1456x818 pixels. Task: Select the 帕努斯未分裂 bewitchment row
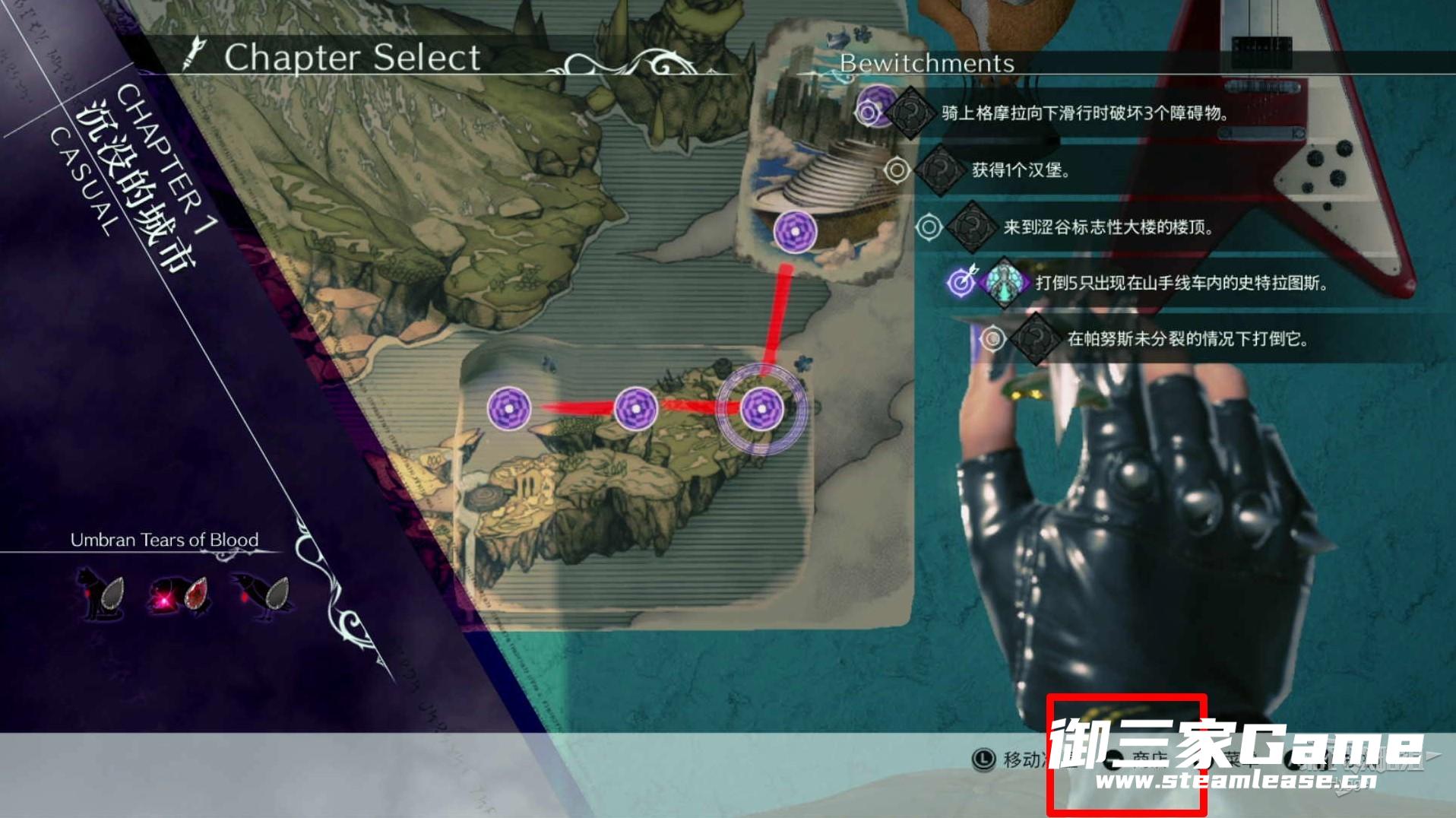(x=1187, y=339)
